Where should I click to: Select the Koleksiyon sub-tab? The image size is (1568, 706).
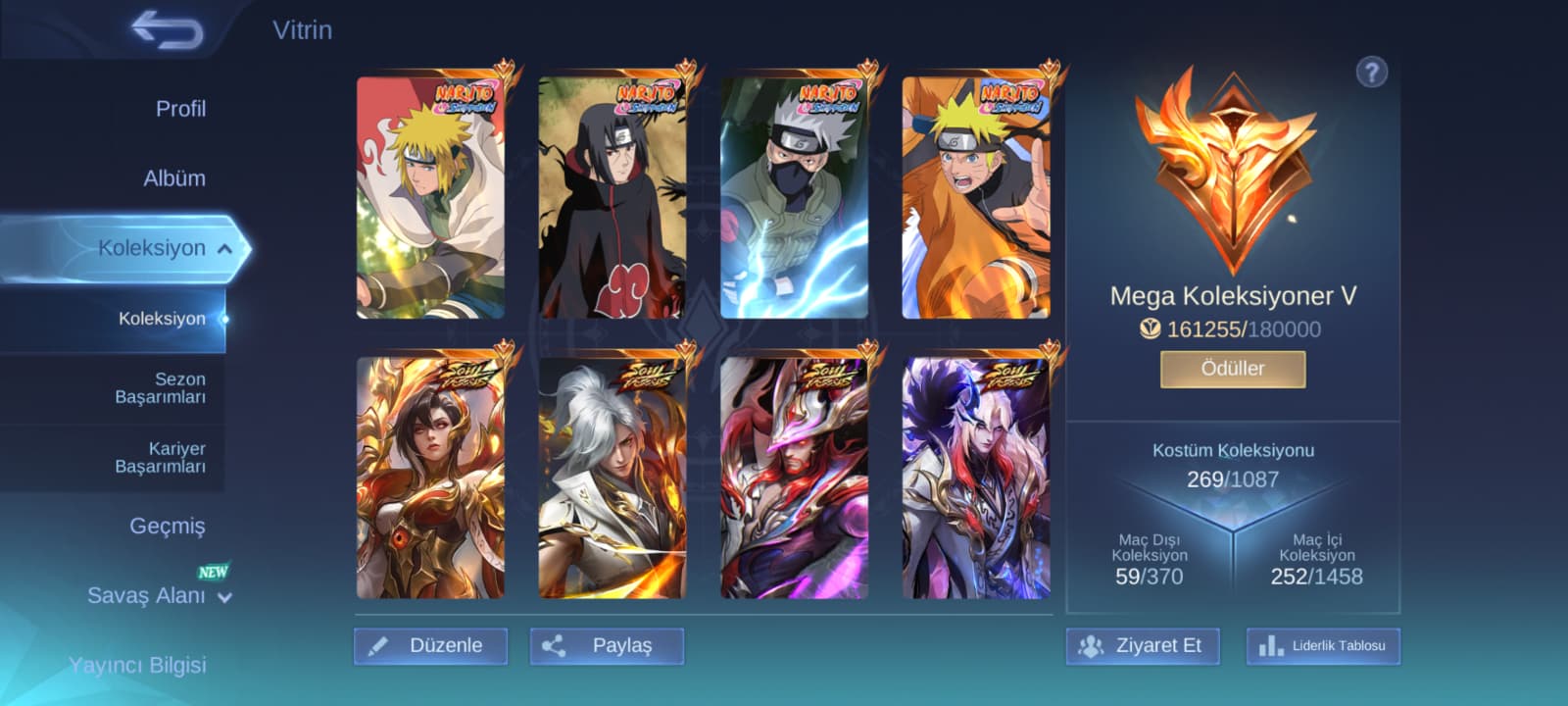click(162, 319)
